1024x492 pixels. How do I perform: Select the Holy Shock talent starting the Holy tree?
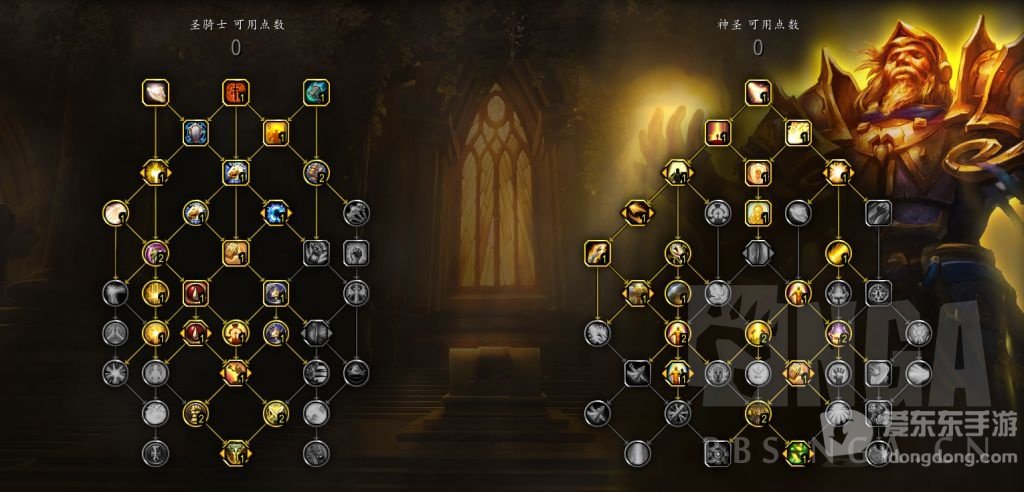(758, 92)
